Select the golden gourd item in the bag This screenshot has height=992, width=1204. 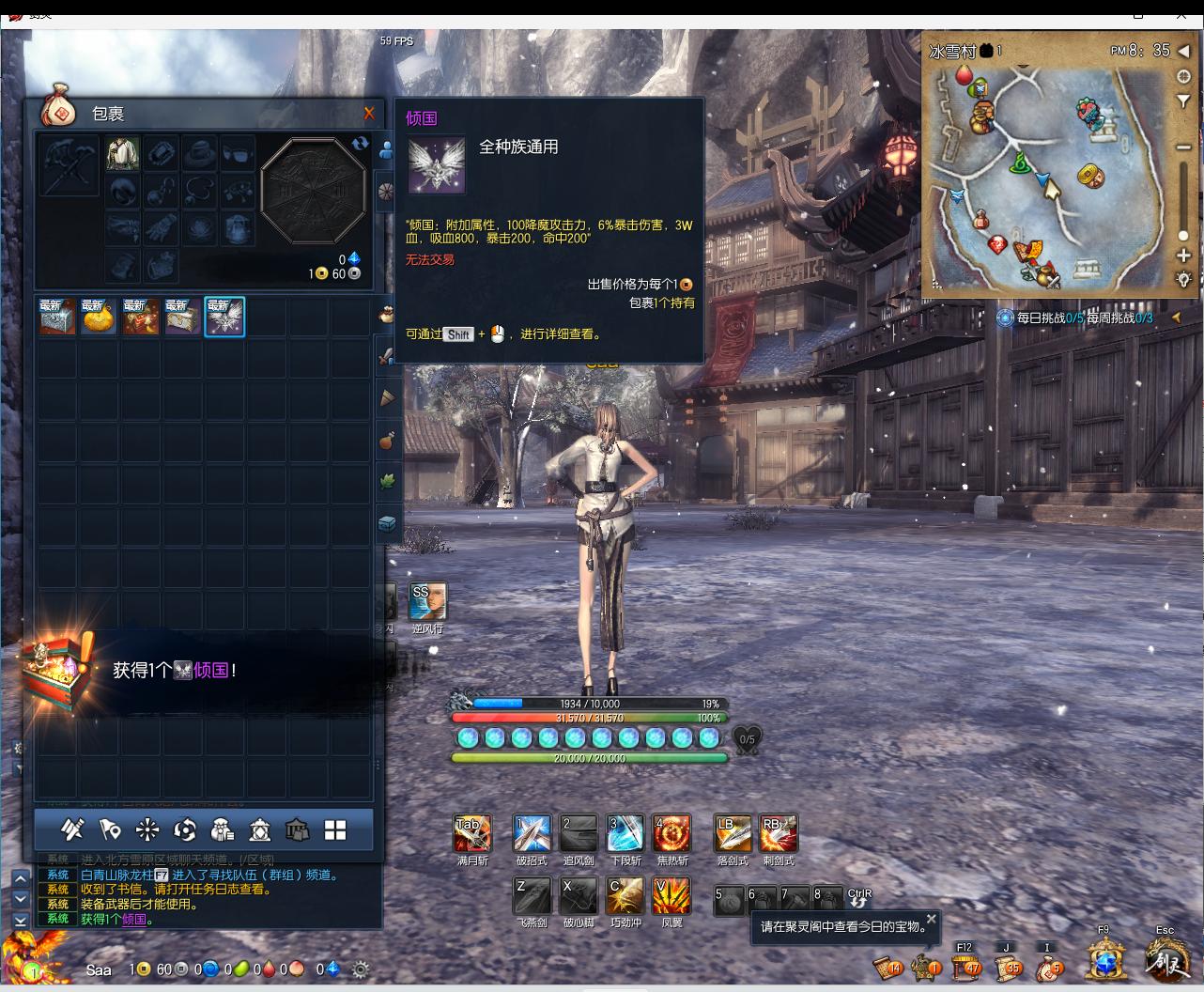tap(98, 317)
